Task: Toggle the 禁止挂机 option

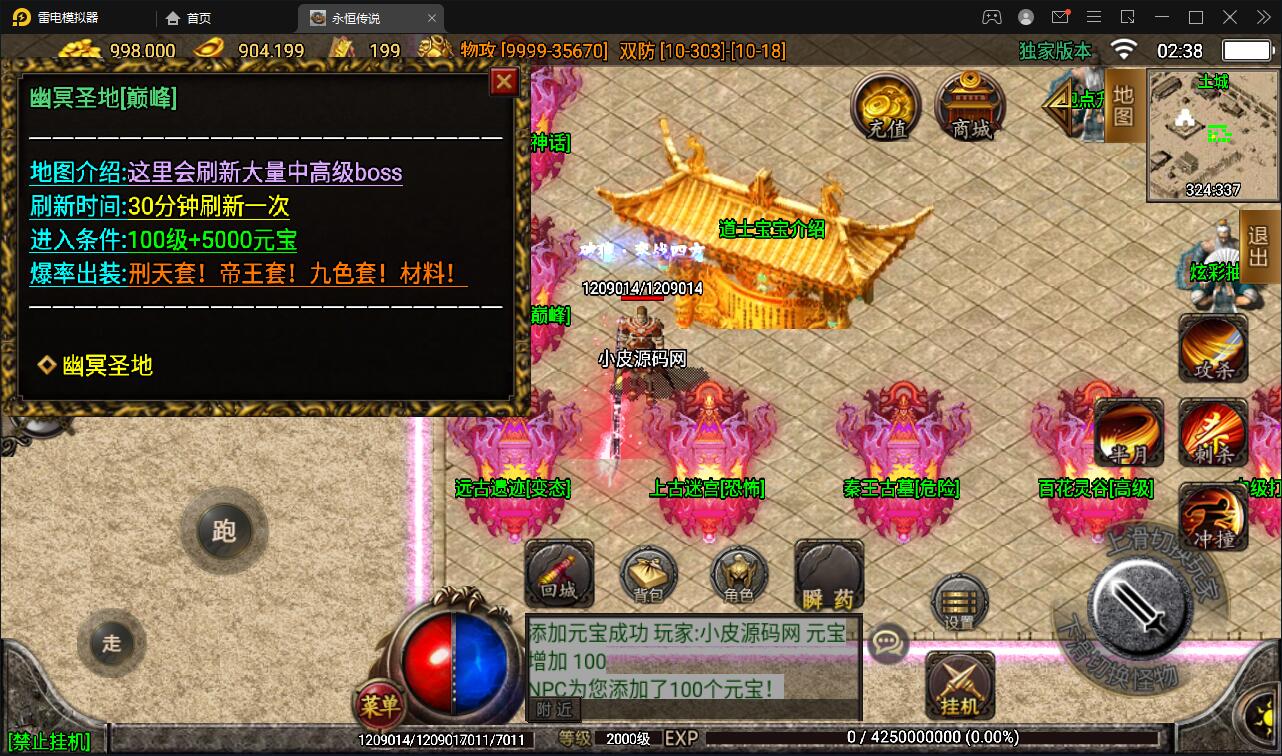Action: (x=49, y=742)
